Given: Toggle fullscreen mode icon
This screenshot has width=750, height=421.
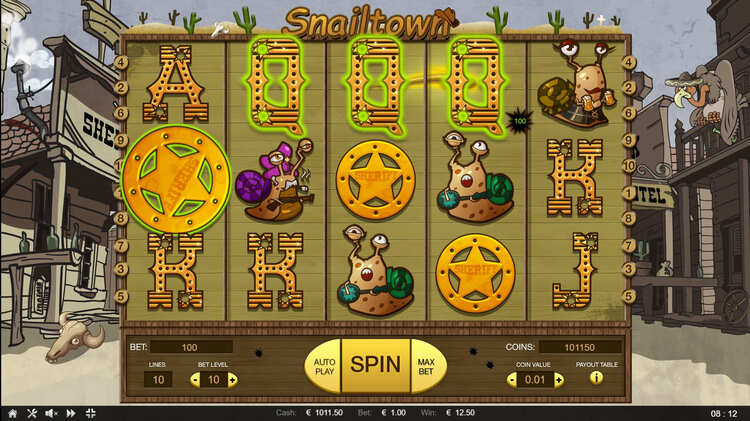Looking at the screenshot, I should (x=90, y=413).
